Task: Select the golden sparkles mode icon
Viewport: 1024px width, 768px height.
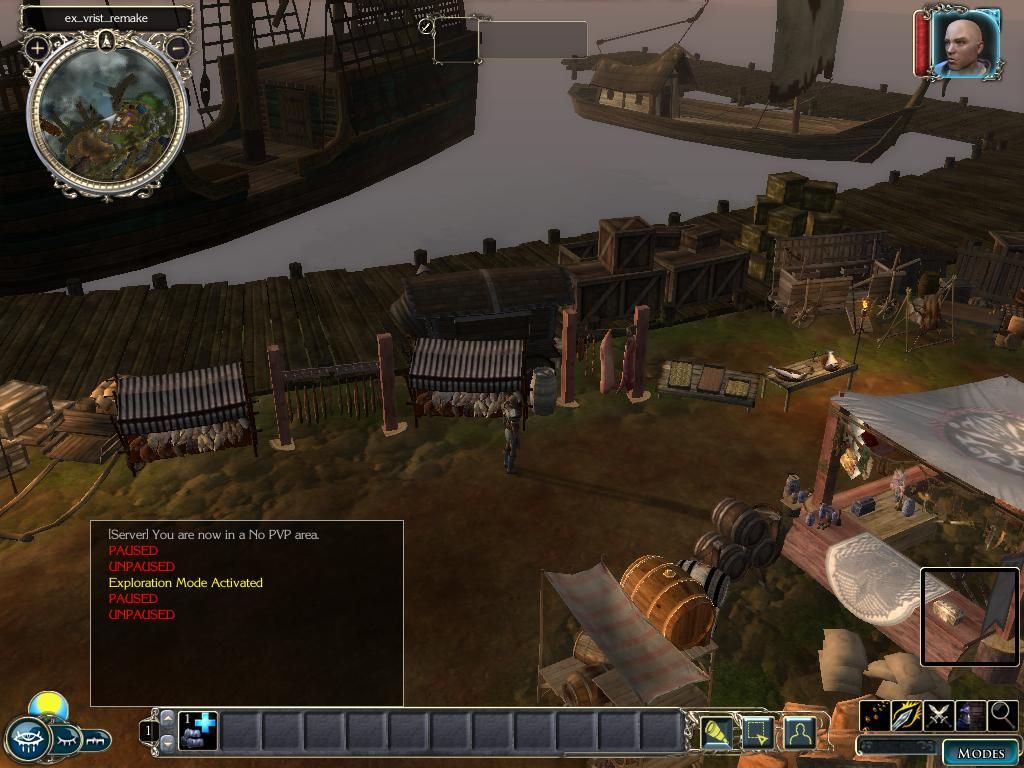Action: (875, 715)
